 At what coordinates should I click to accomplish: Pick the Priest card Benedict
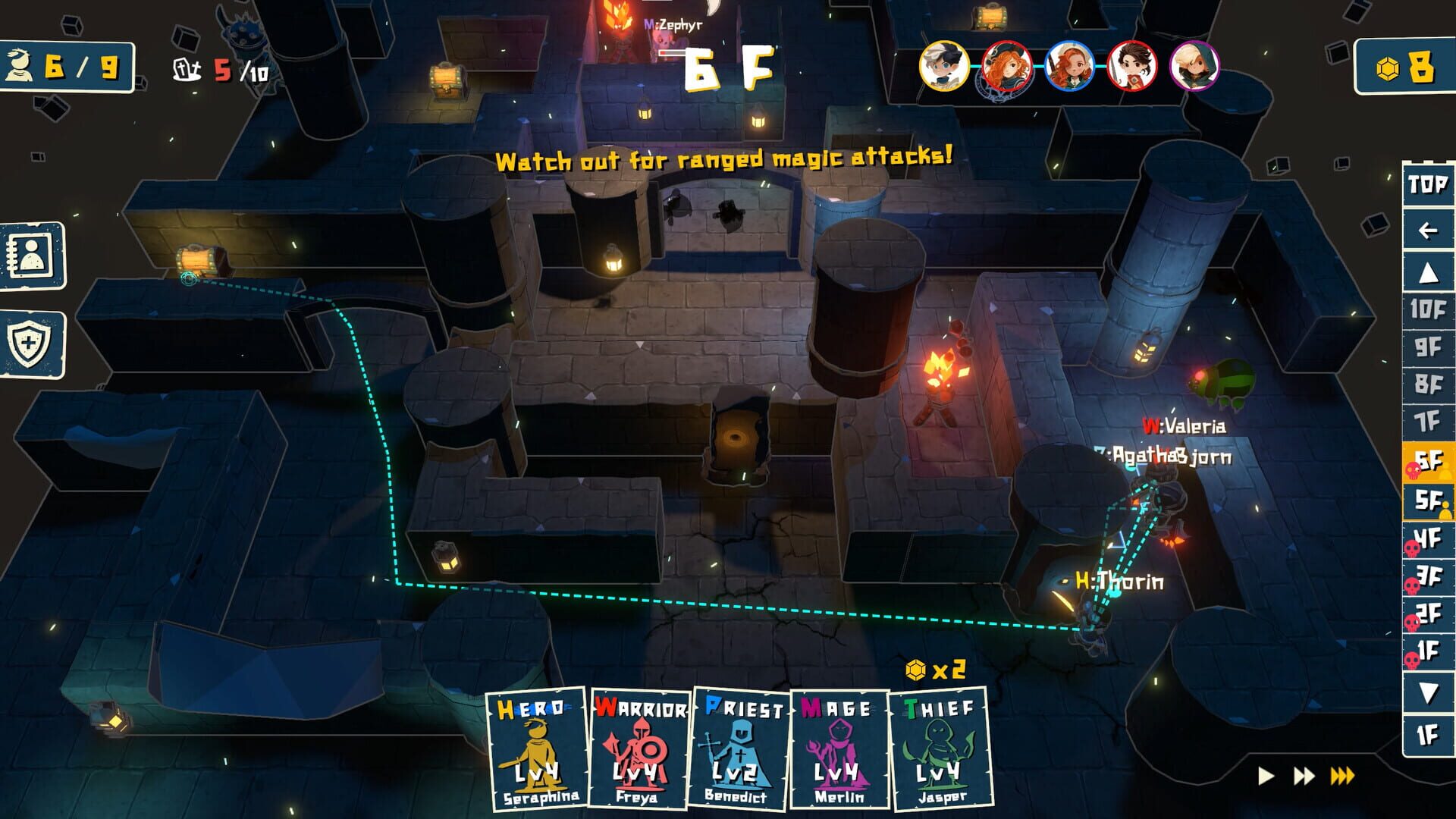[739, 748]
